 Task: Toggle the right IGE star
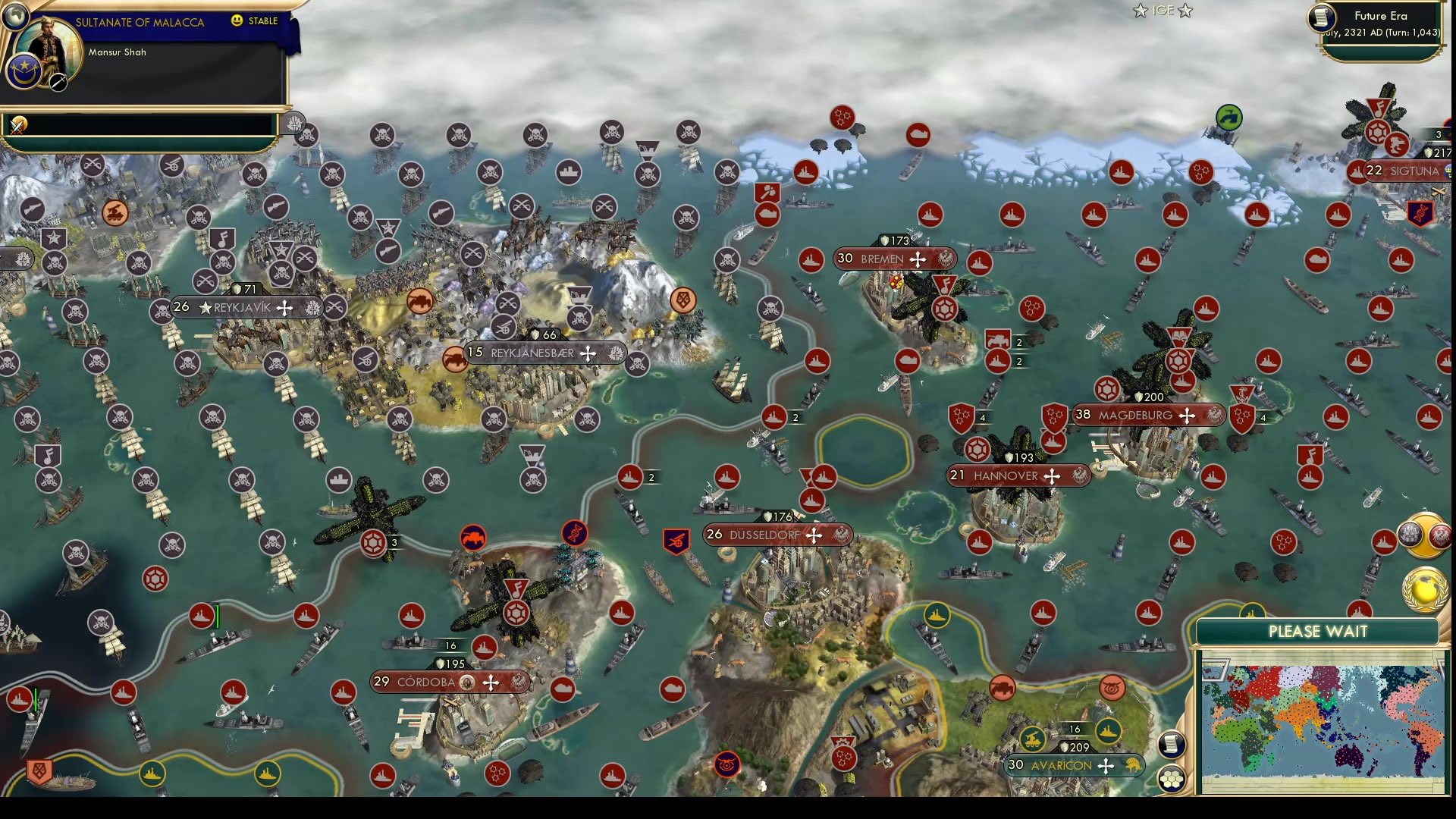click(x=1185, y=11)
